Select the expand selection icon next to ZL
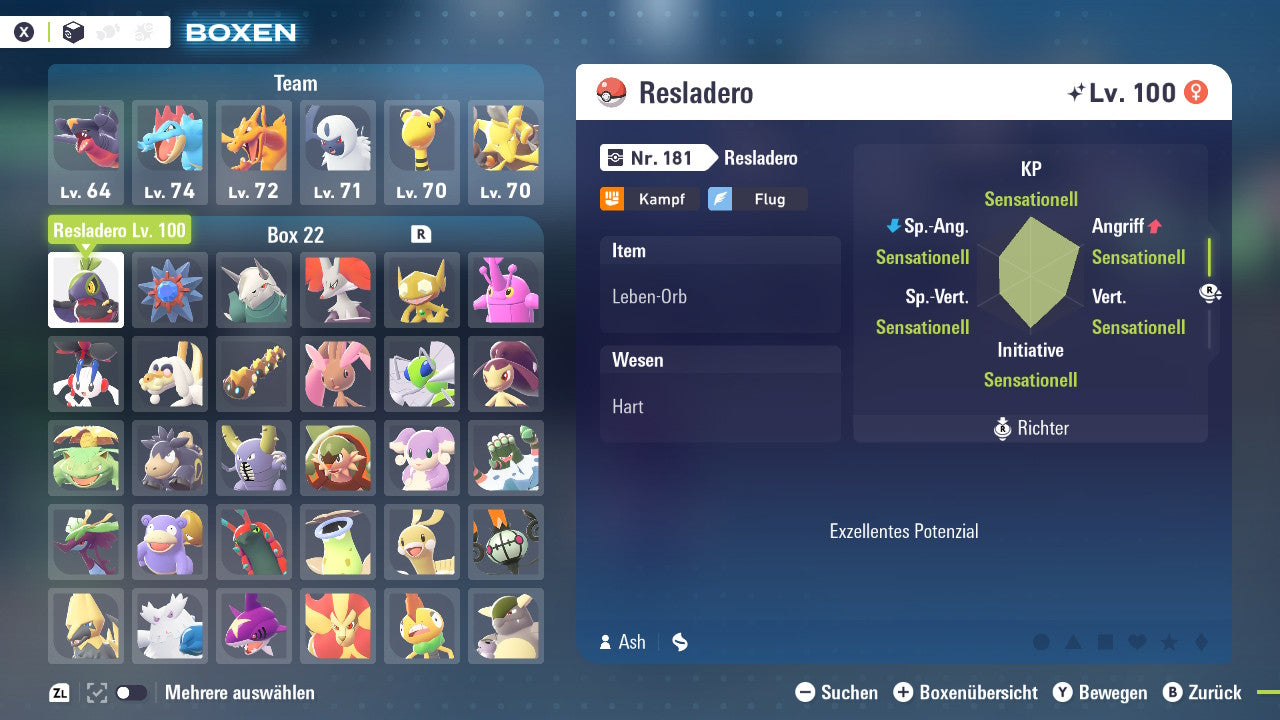This screenshot has height=720, width=1280. coord(95,692)
